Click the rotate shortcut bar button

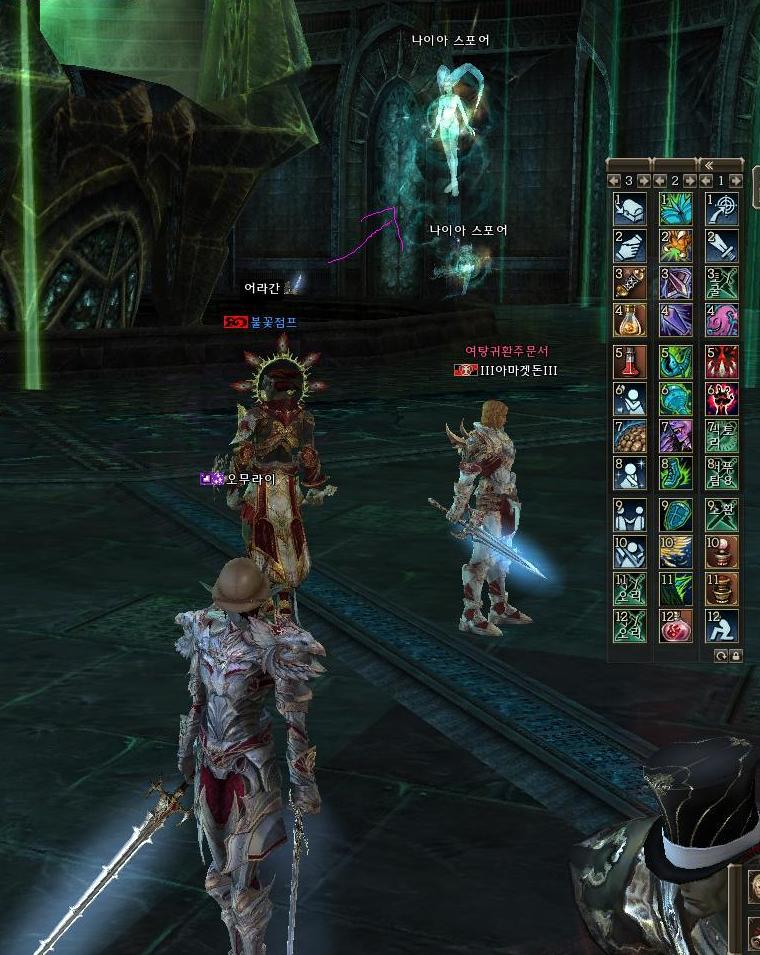tap(721, 655)
